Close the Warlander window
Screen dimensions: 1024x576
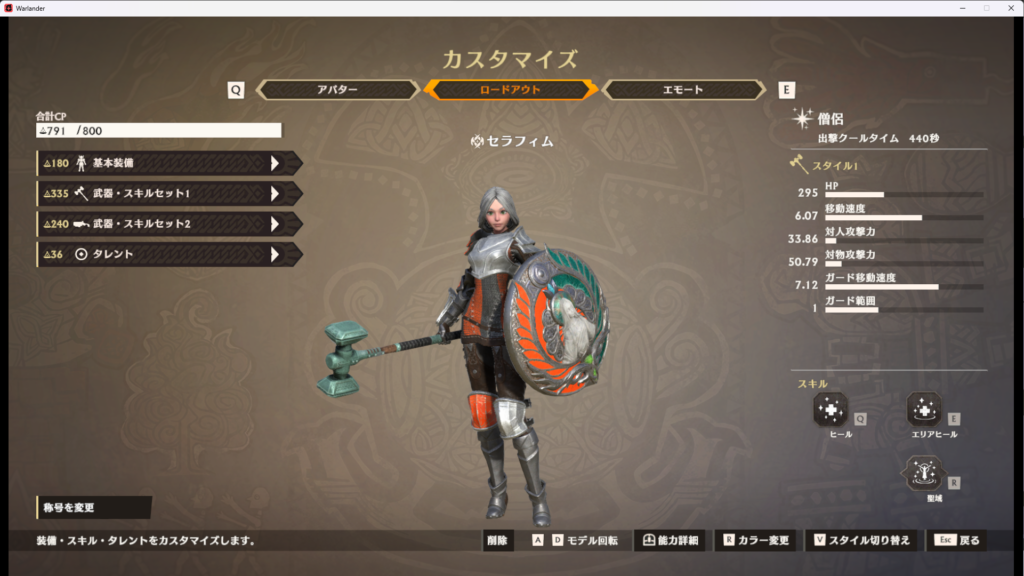1009,7
